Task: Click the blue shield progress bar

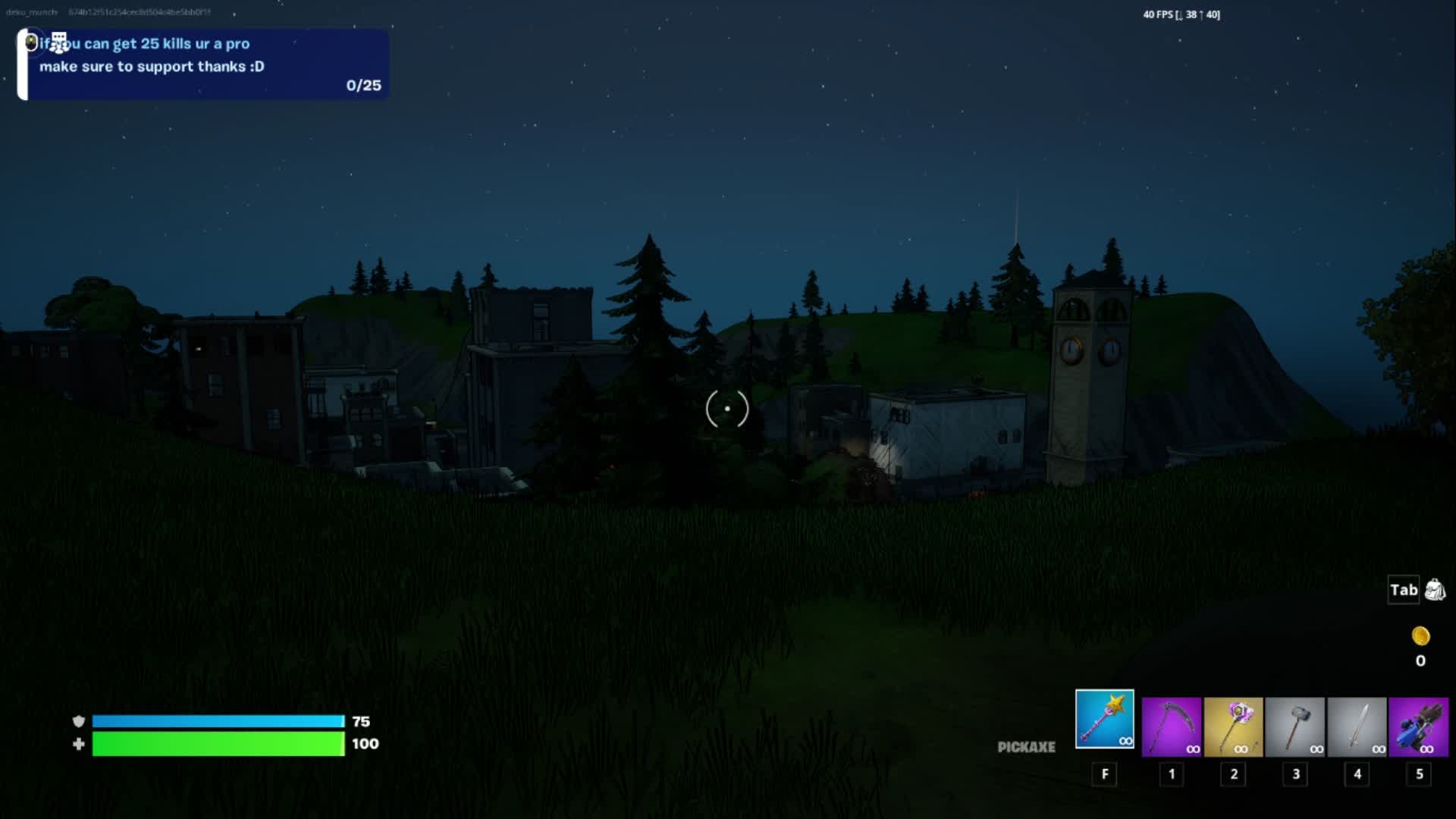Action: [218, 721]
